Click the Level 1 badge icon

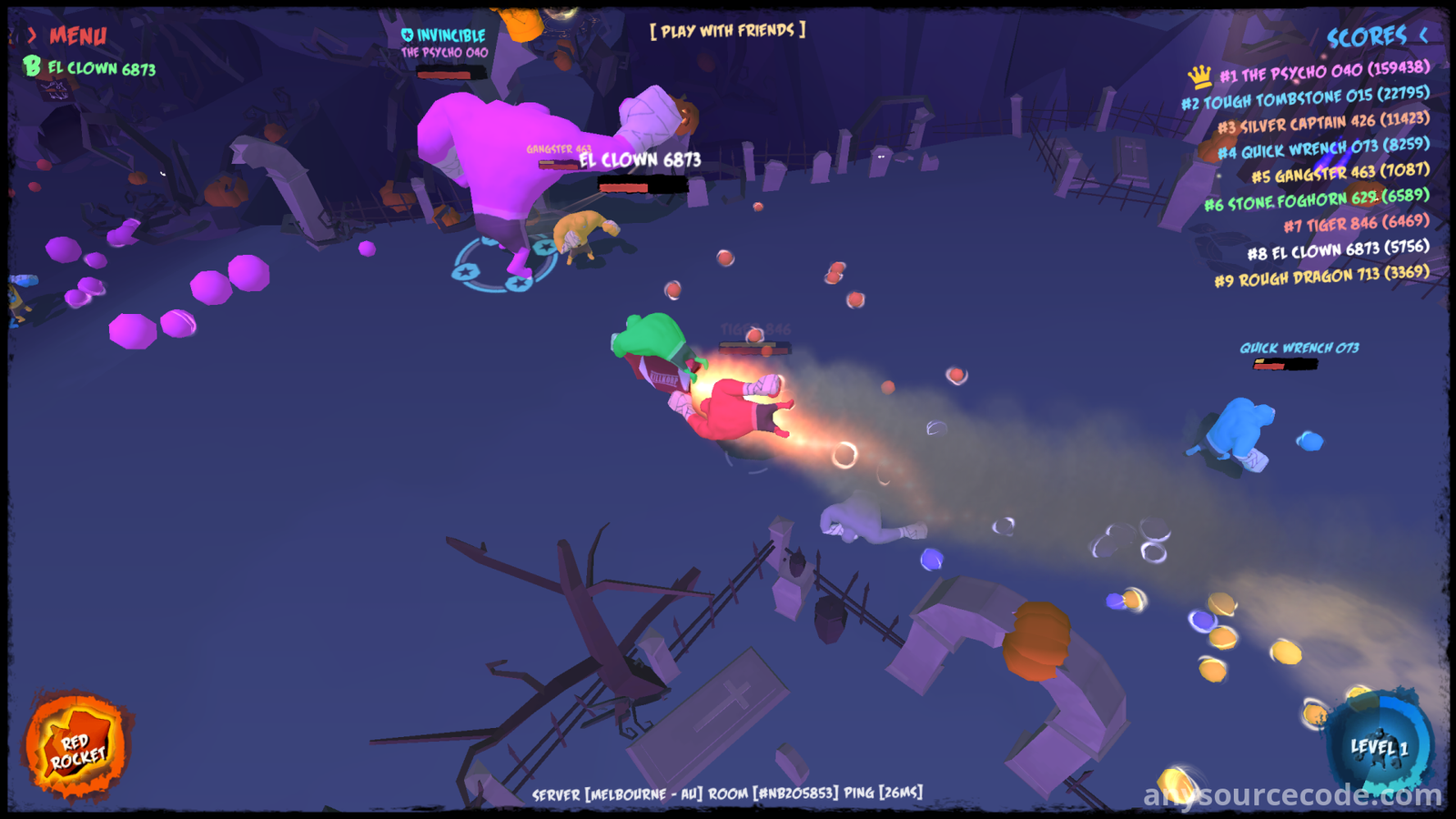click(x=1380, y=748)
